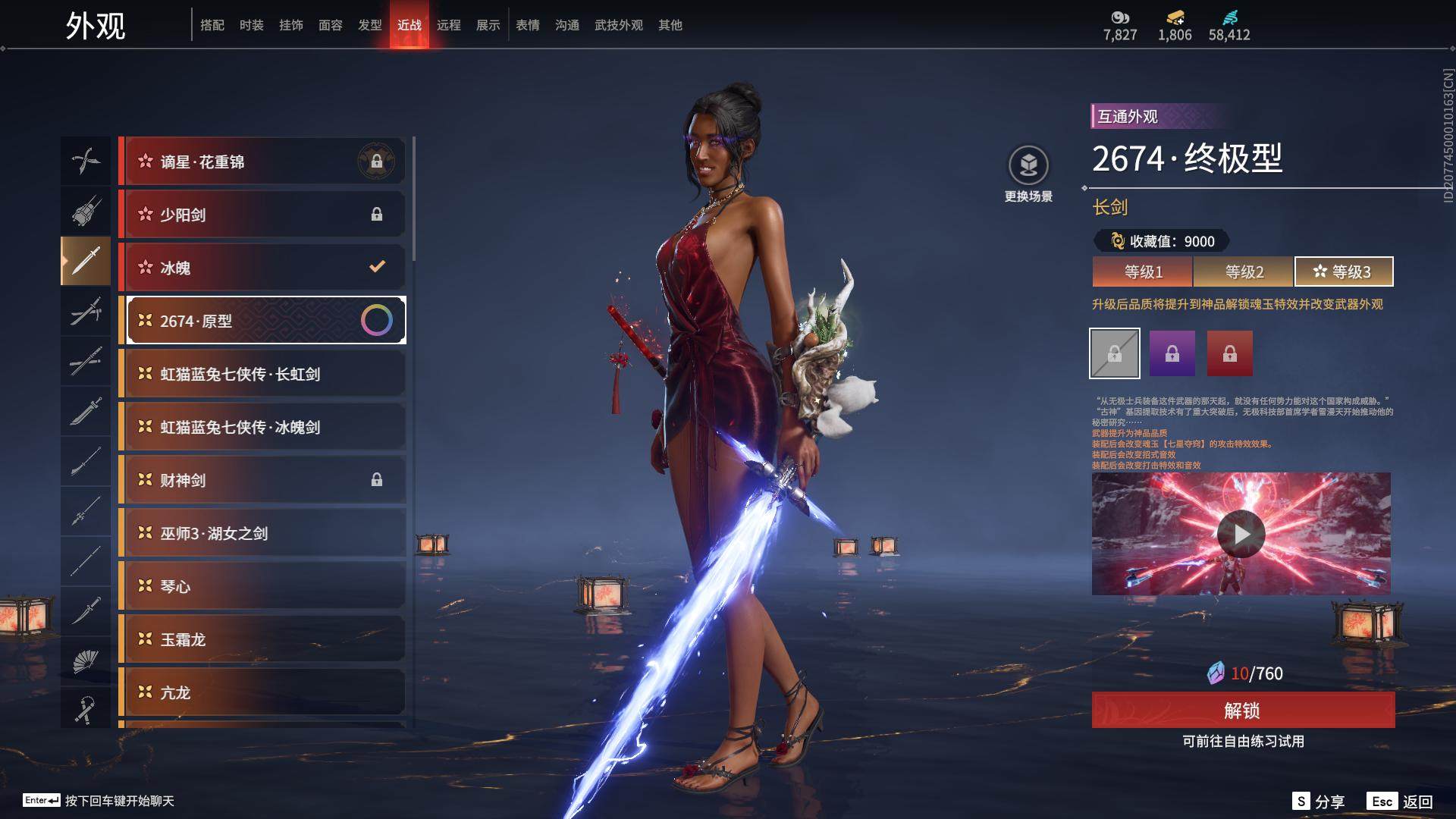1456x819 pixels.
Task: Choose the 谪星·花重锦 skin
Action: click(262, 162)
